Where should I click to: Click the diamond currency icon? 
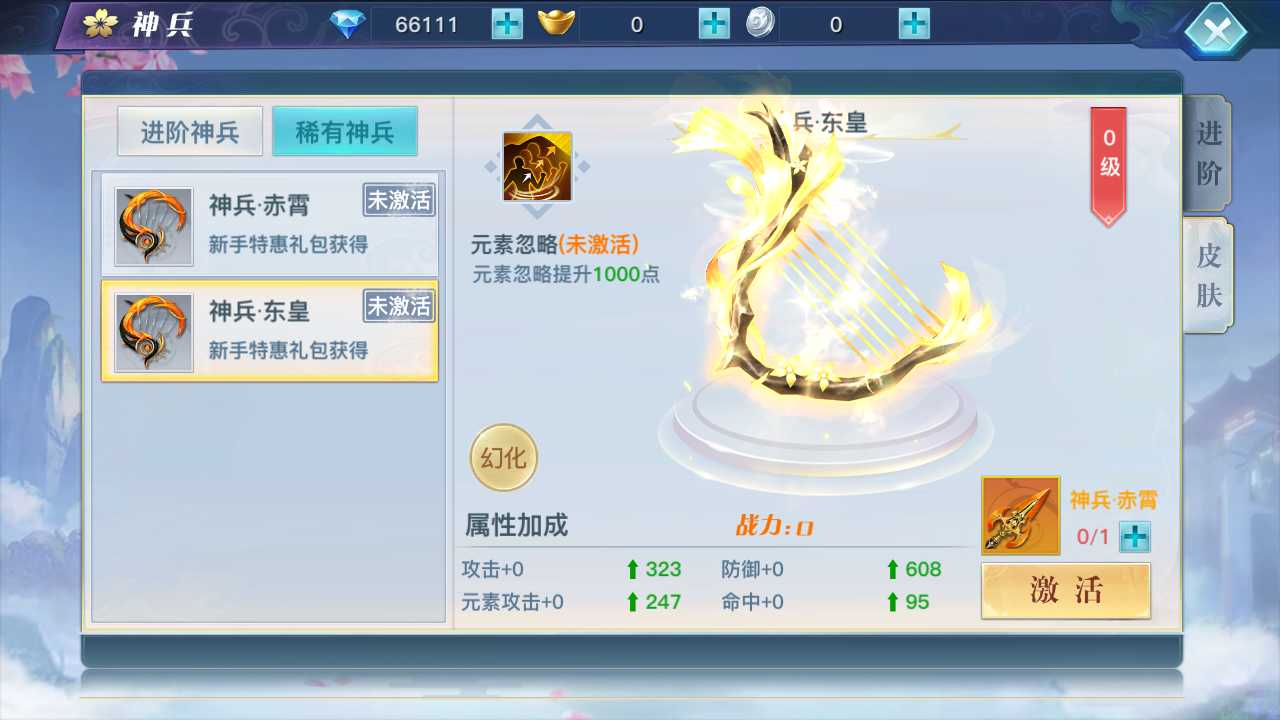pyautogui.click(x=349, y=23)
